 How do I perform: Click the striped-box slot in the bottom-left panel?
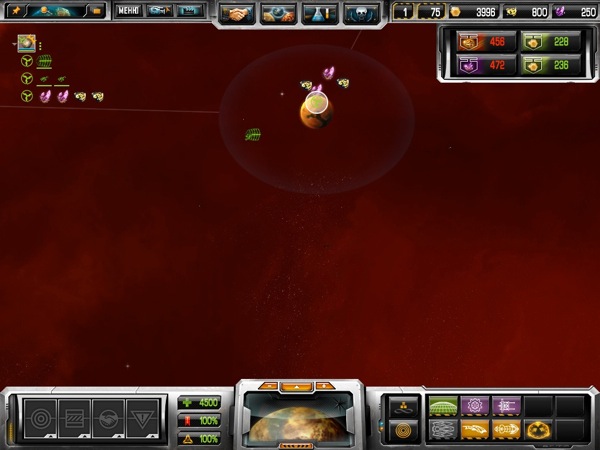click(x=75, y=415)
